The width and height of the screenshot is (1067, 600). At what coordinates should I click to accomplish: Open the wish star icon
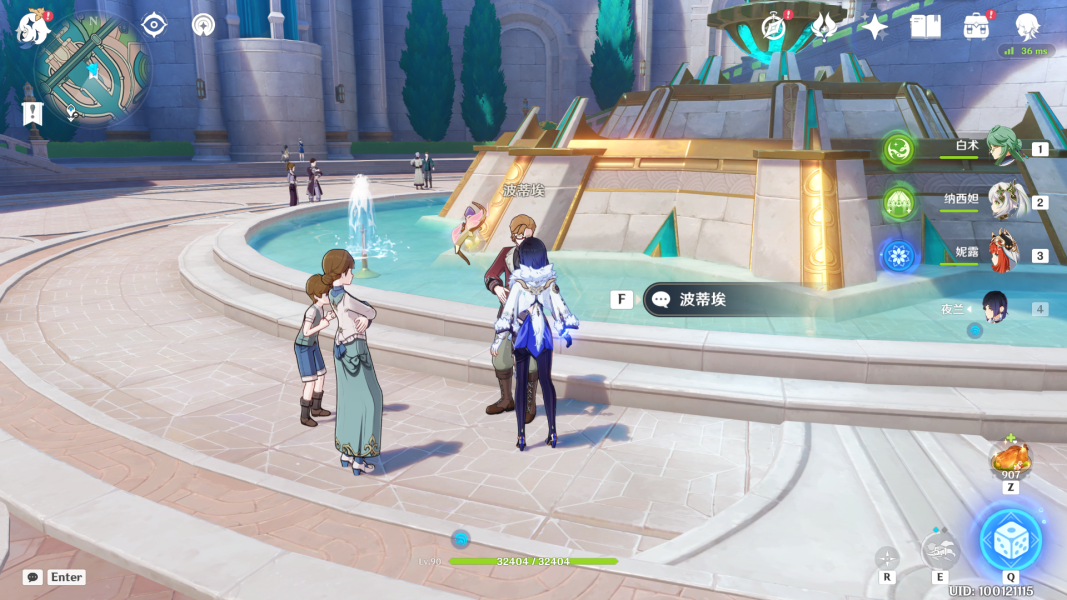click(875, 27)
